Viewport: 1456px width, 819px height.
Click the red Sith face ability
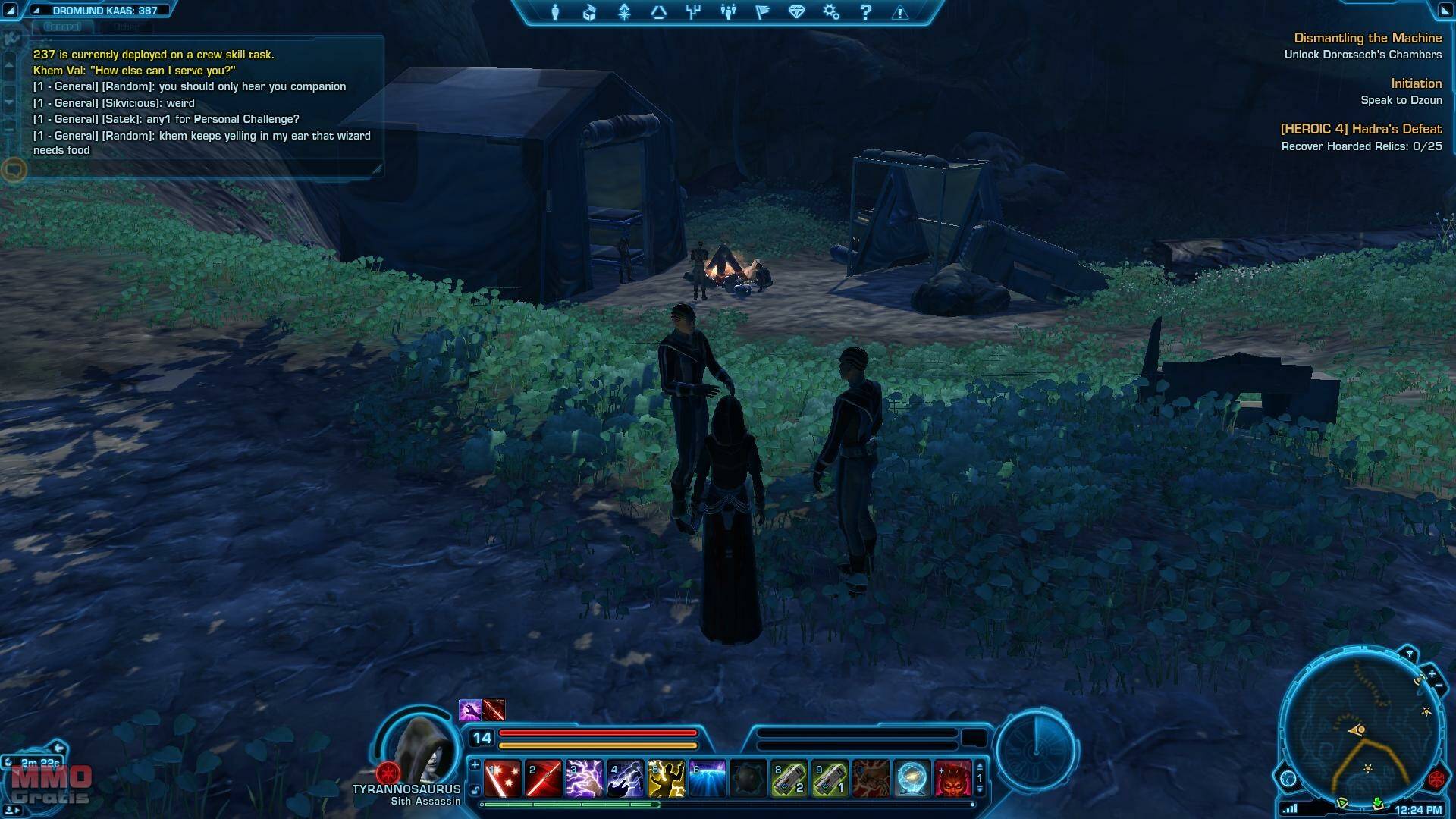pyautogui.click(x=952, y=779)
